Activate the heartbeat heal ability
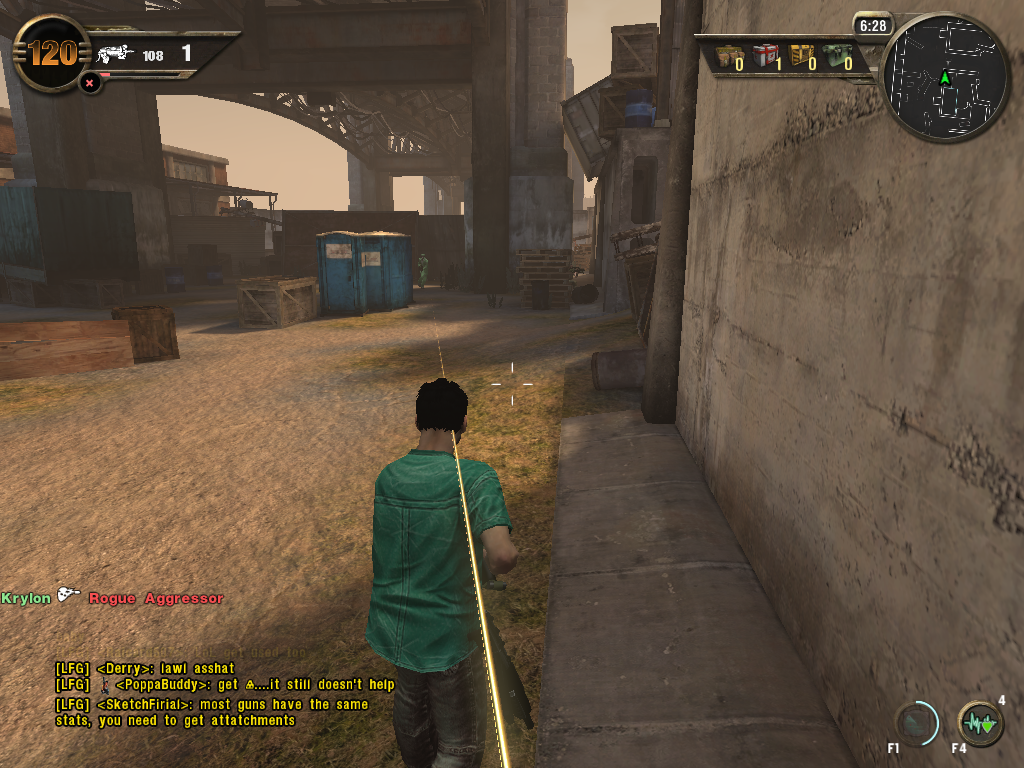1024x768 pixels. [x=980, y=723]
